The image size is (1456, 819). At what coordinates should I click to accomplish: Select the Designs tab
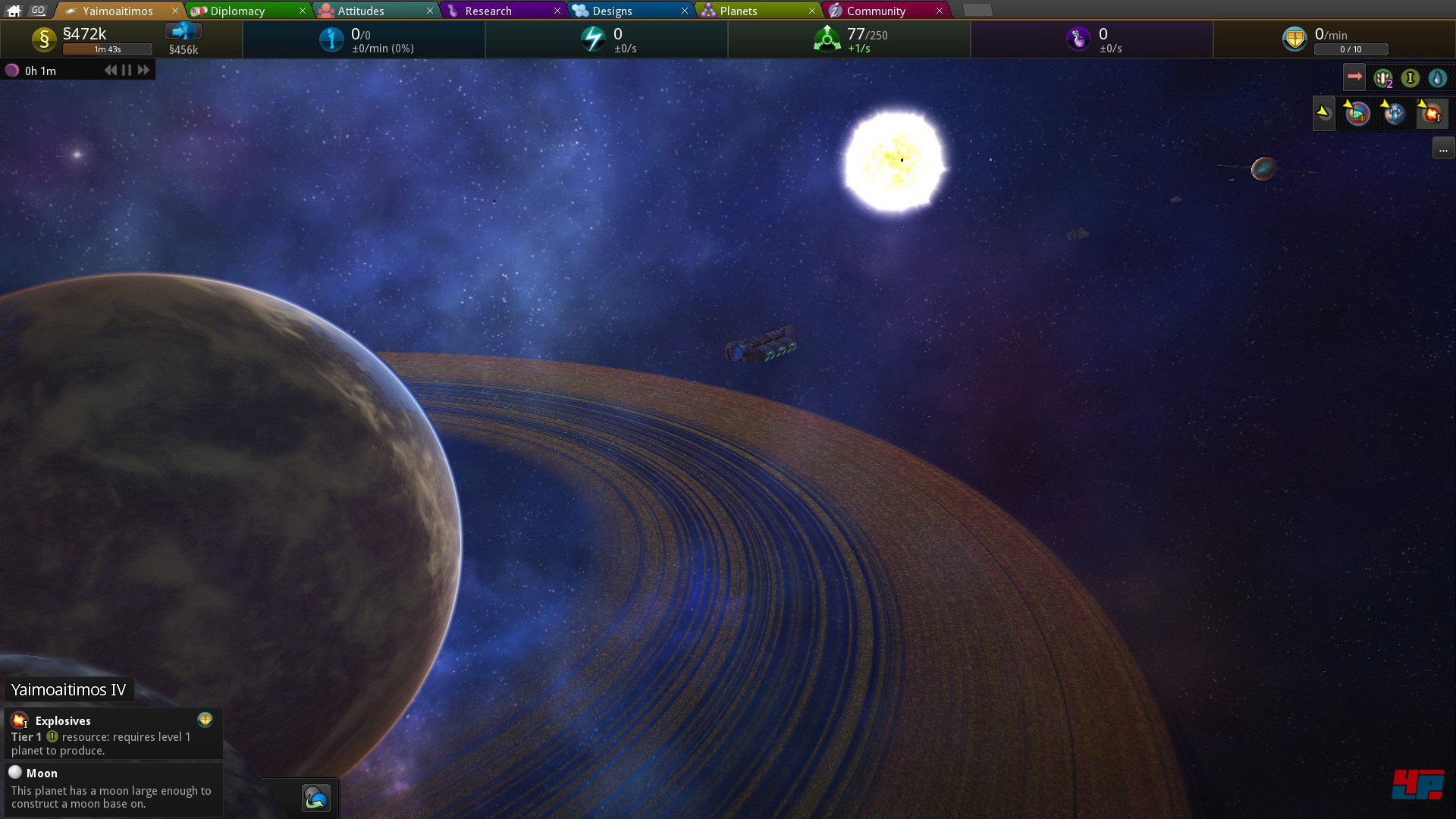[x=612, y=11]
